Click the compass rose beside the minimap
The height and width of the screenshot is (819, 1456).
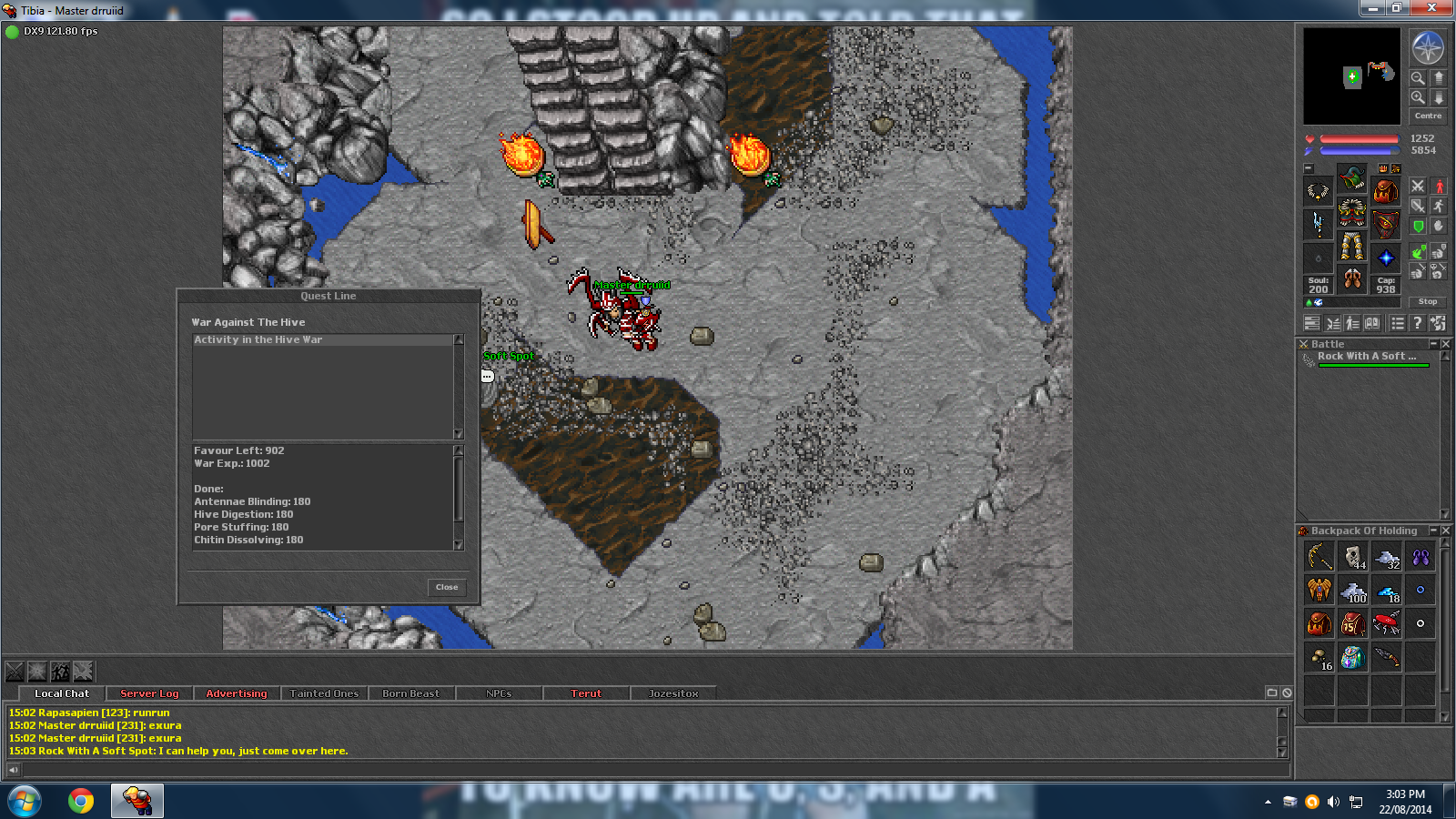click(1427, 48)
